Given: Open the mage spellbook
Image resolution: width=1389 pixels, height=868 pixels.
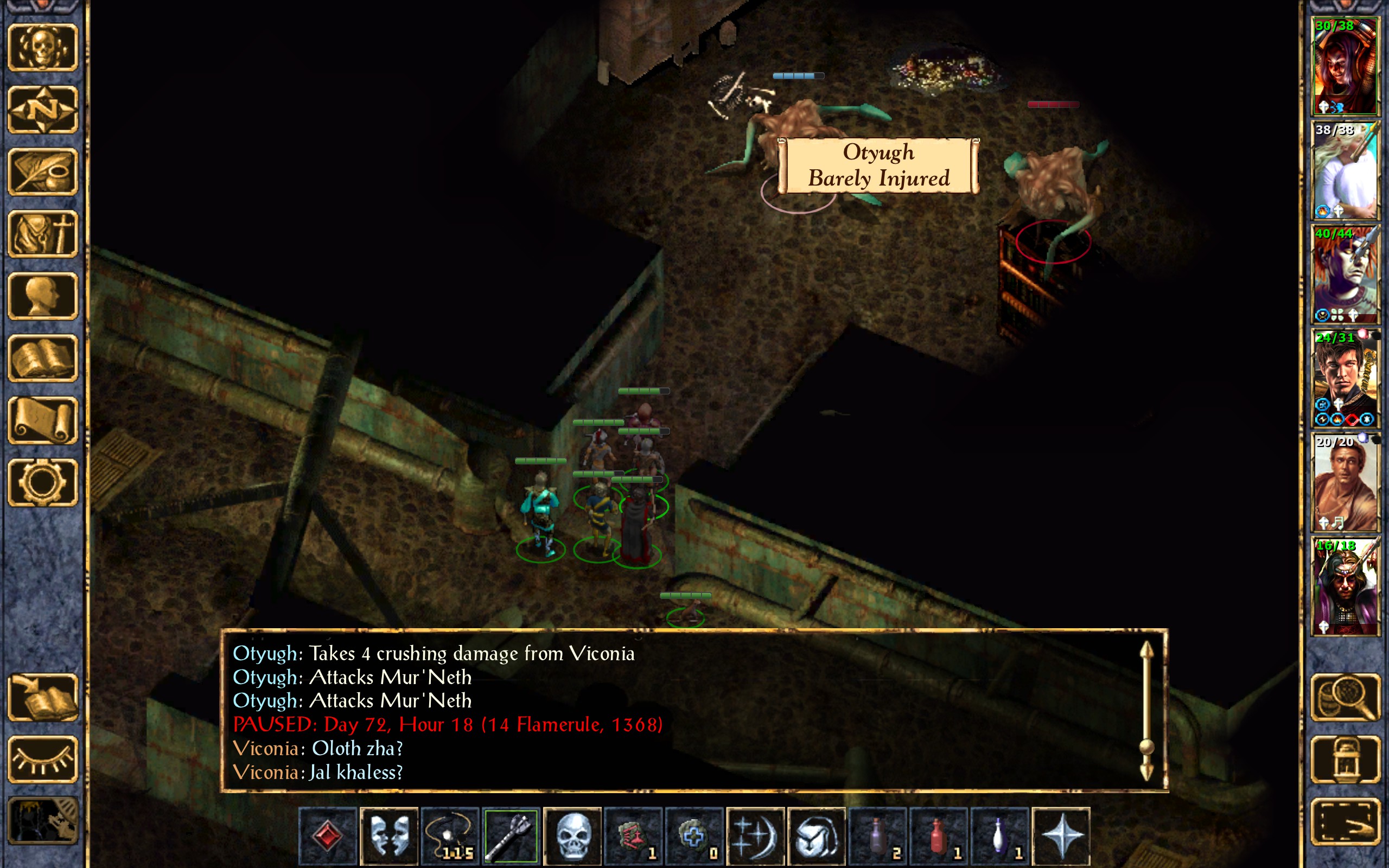Looking at the screenshot, I should (x=42, y=358).
